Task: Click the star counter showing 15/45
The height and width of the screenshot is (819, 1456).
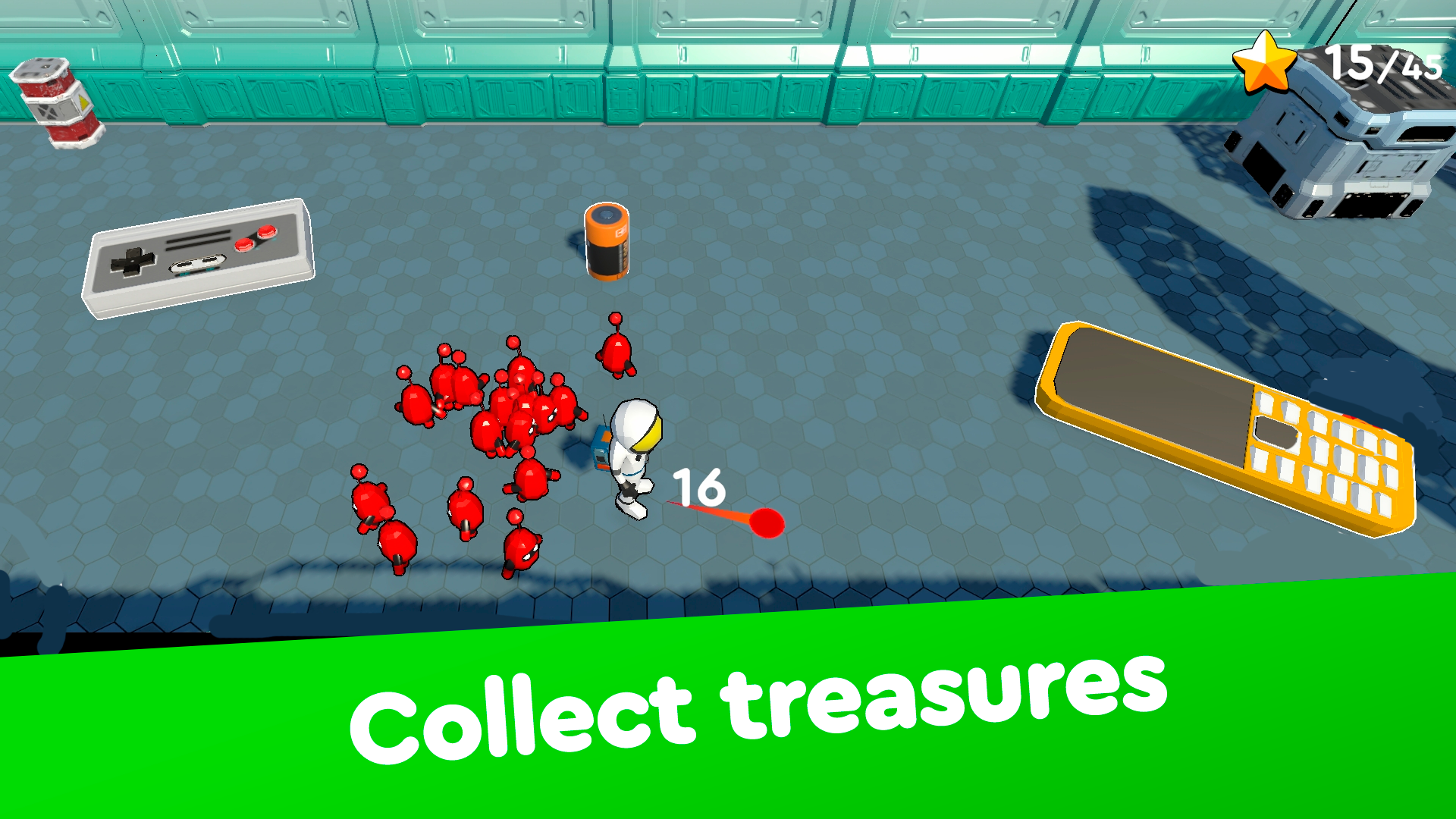Action: 1380,64
